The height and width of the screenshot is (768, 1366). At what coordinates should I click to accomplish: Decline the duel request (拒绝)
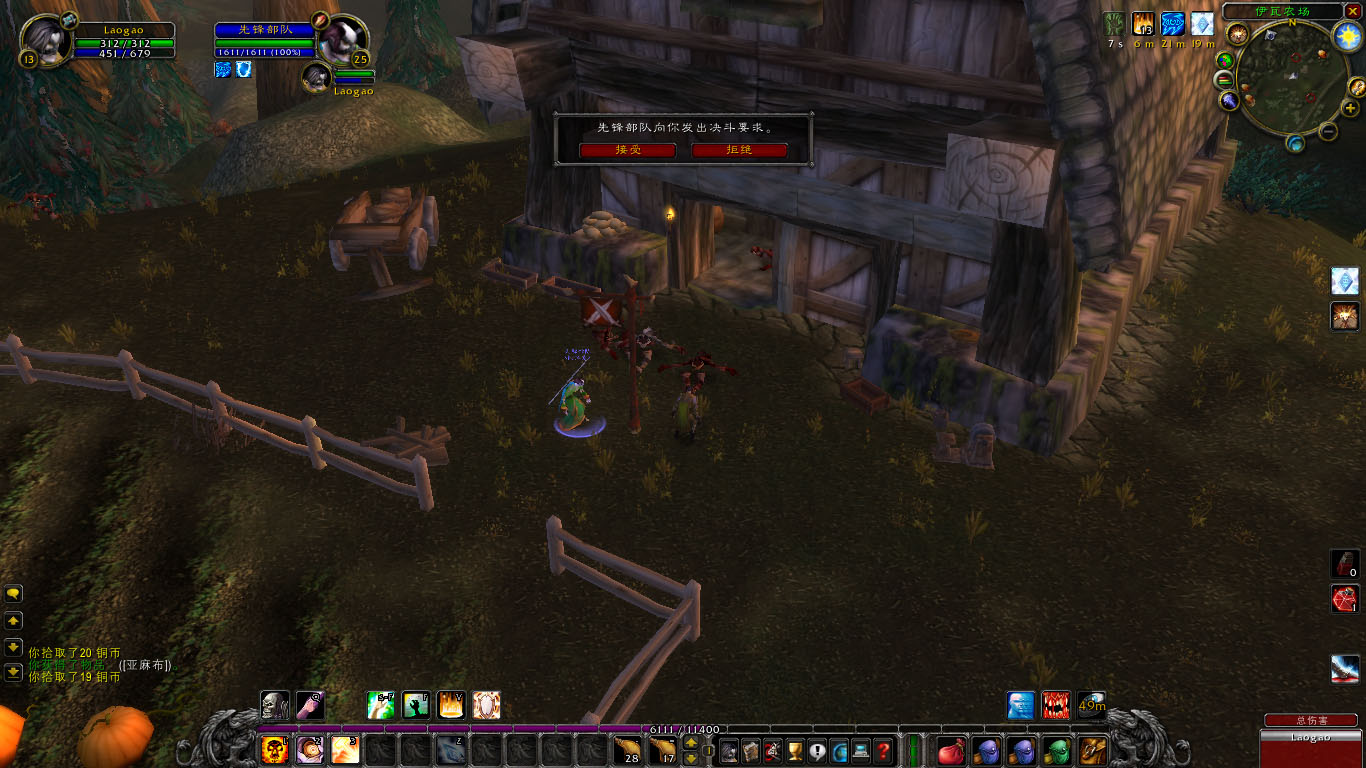click(739, 150)
